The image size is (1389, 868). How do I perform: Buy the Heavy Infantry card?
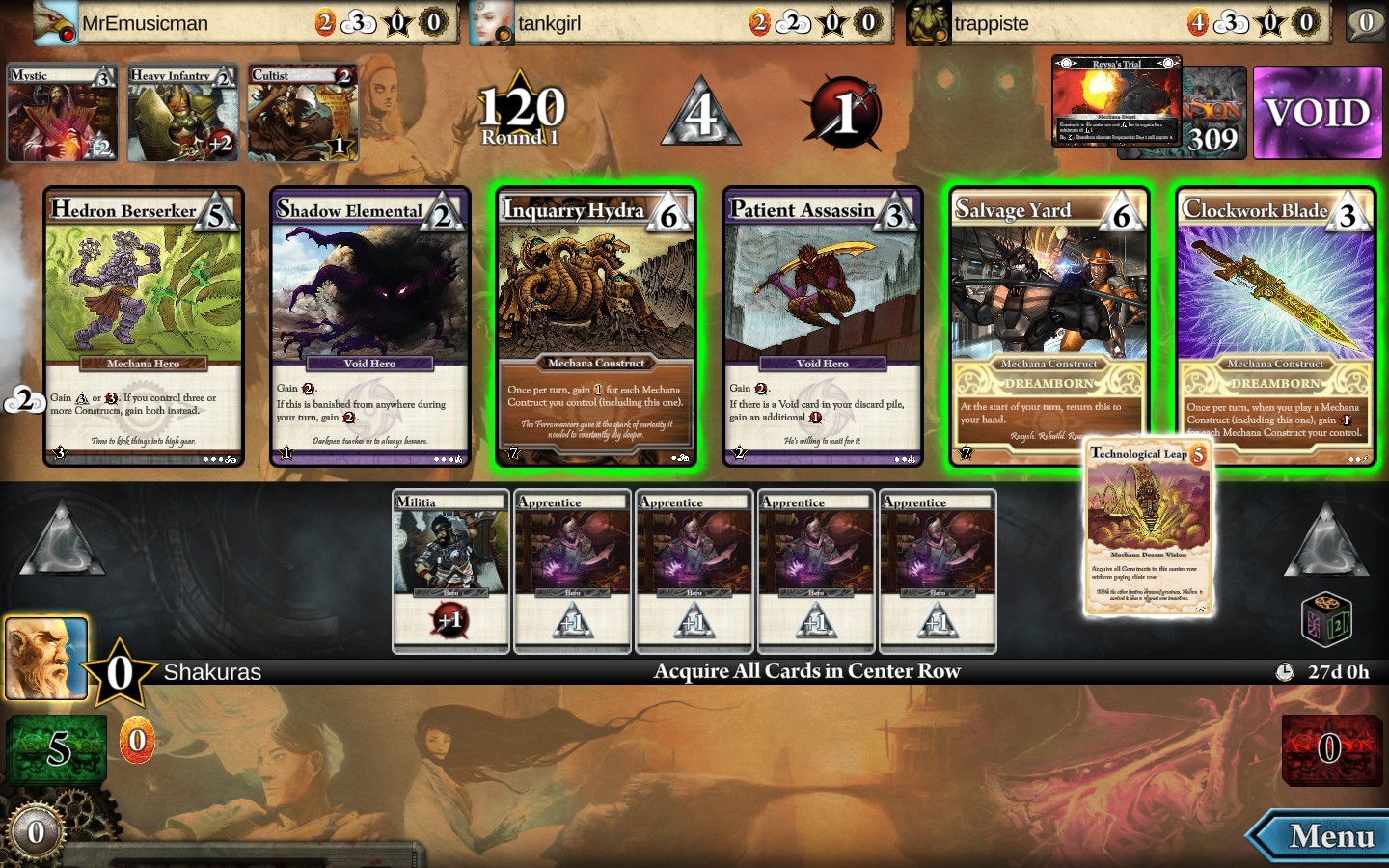182,113
